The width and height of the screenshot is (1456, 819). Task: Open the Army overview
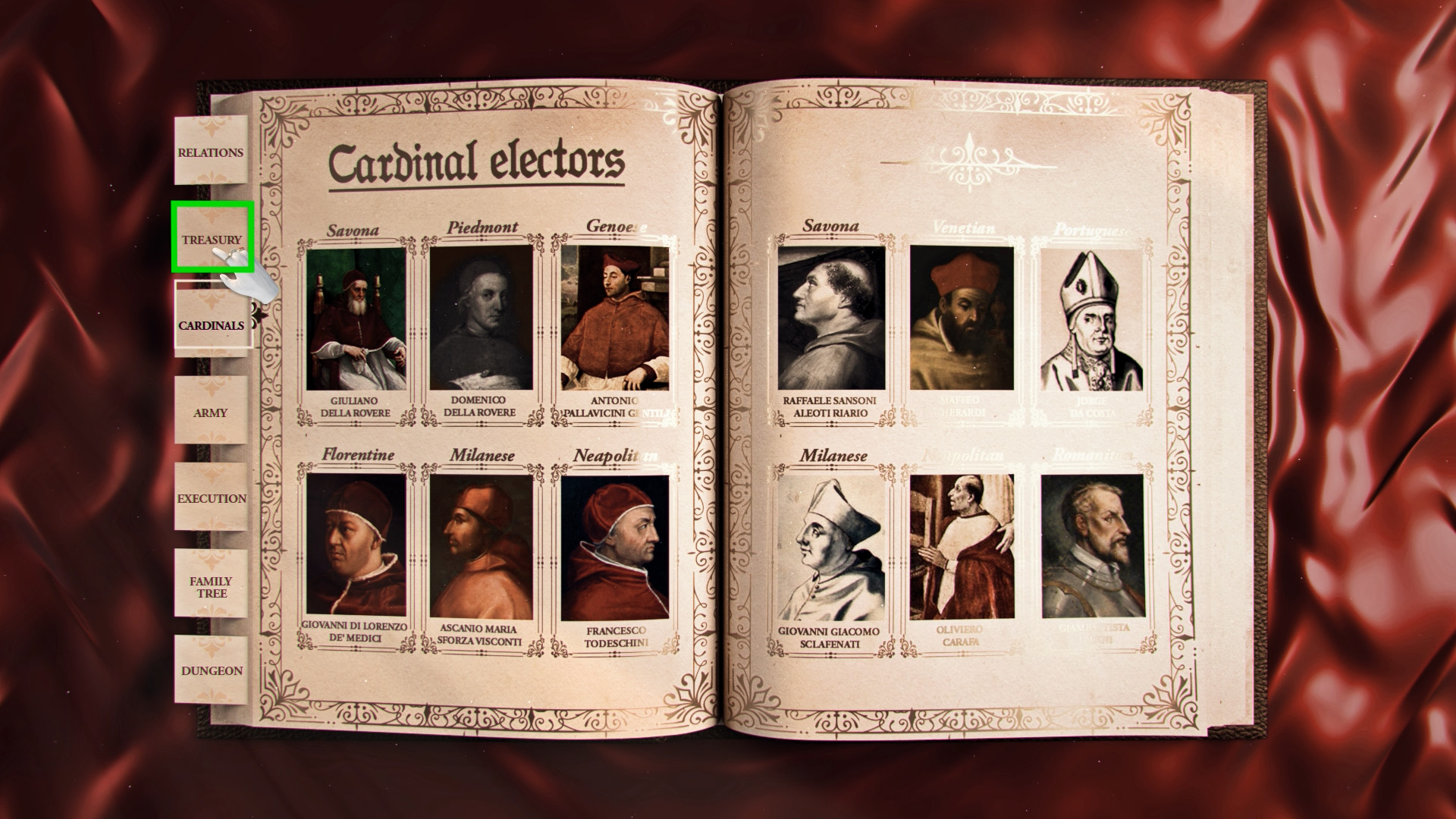click(x=210, y=413)
